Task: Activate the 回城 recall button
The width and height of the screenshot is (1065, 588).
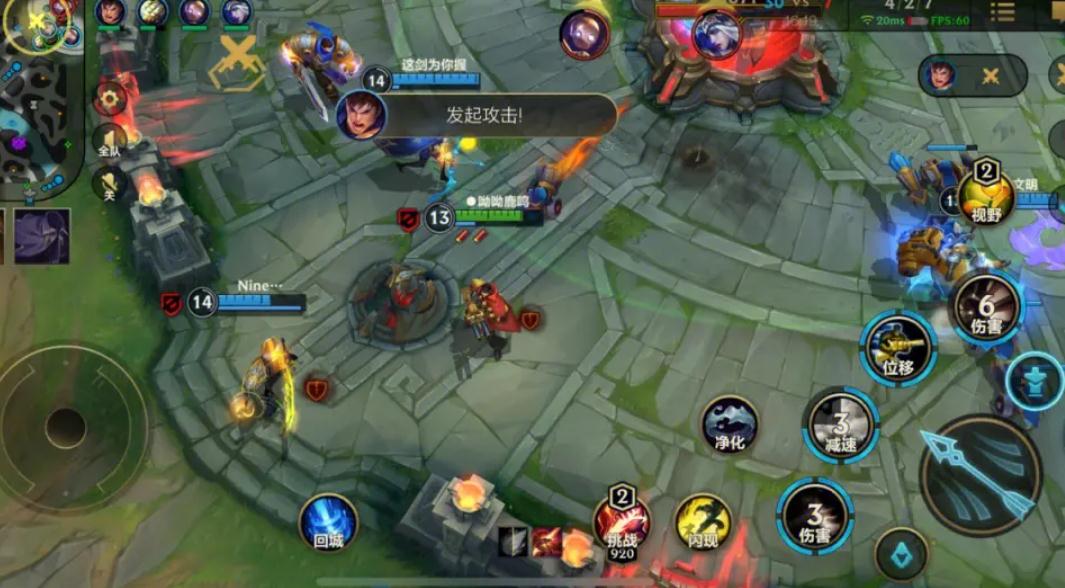Action: (x=328, y=523)
